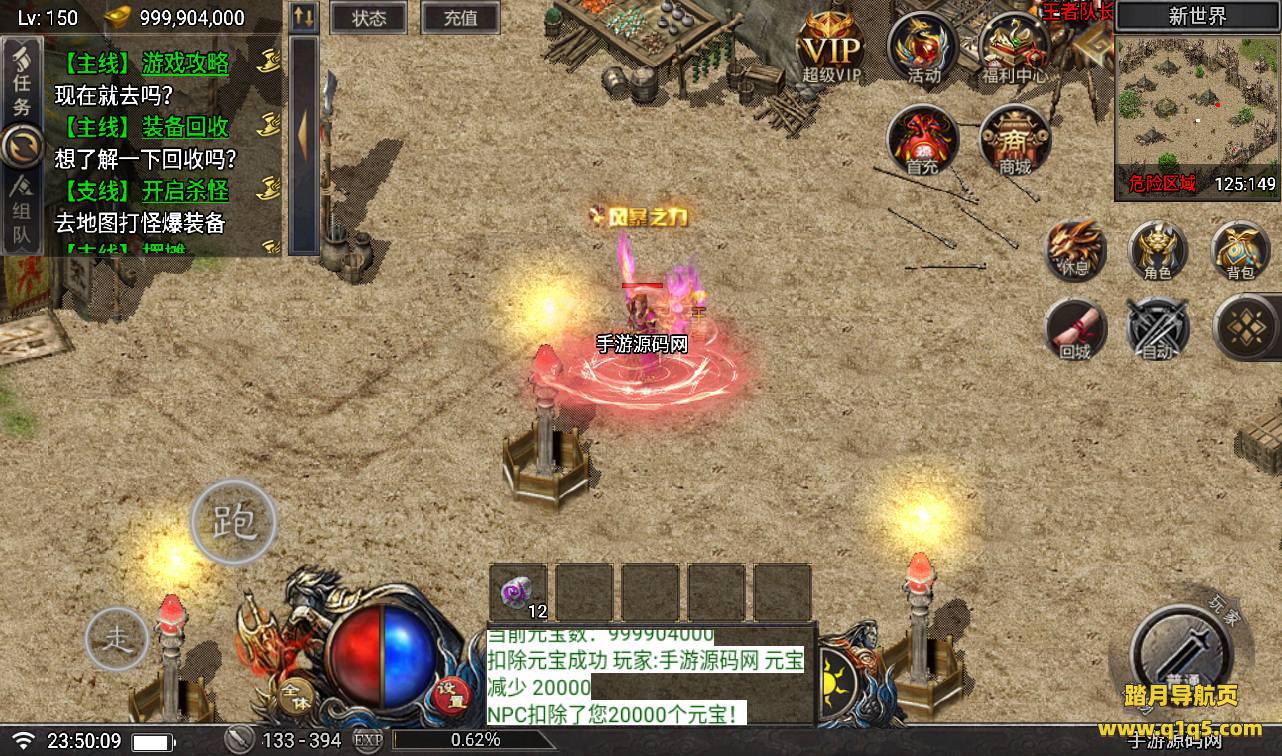This screenshot has width=1282, height=756.
Task: Switch to the 组队 team tab
Action: click(22, 212)
